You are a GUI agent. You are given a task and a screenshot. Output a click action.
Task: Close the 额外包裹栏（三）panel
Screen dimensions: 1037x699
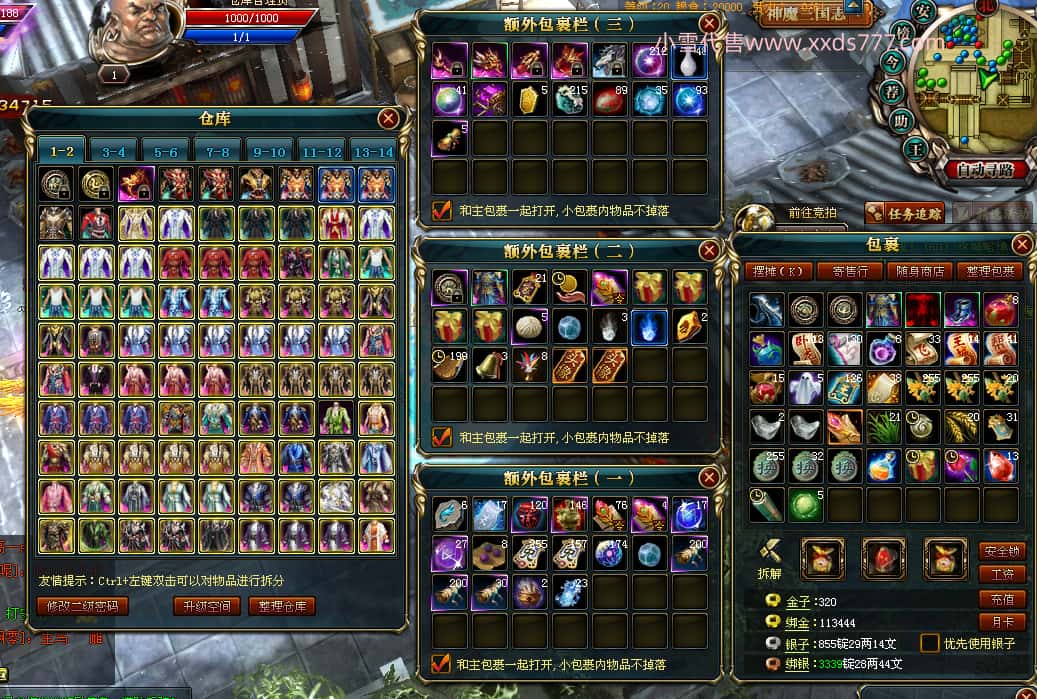[709, 24]
